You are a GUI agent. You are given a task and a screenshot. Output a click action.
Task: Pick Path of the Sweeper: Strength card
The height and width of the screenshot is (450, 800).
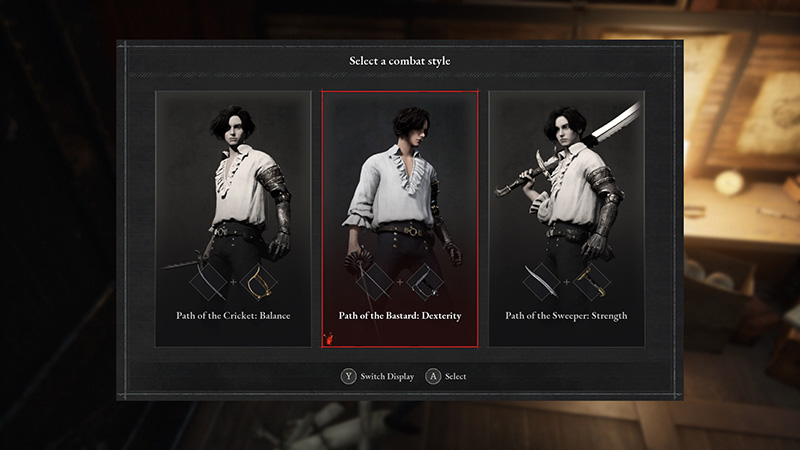[x=566, y=219]
